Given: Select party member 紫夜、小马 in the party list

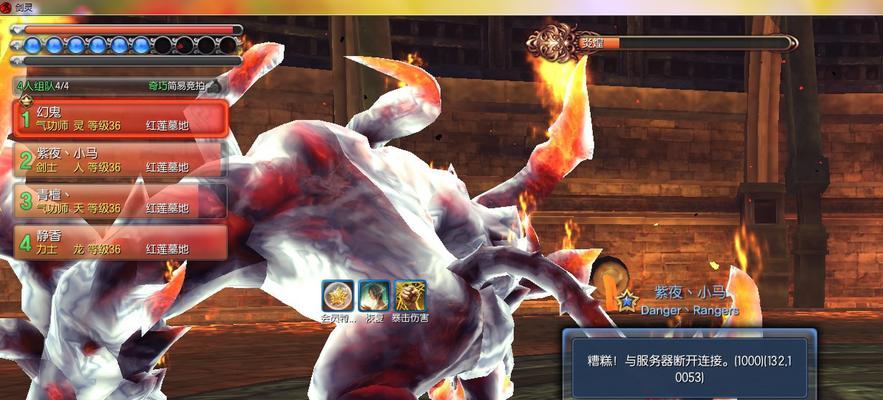Looking at the screenshot, I should pos(120,160).
